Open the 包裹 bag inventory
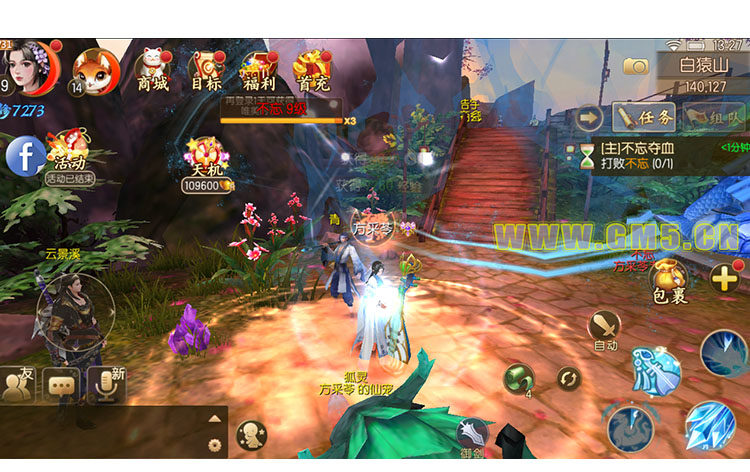The width and height of the screenshot is (750, 472). coord(668,280)
